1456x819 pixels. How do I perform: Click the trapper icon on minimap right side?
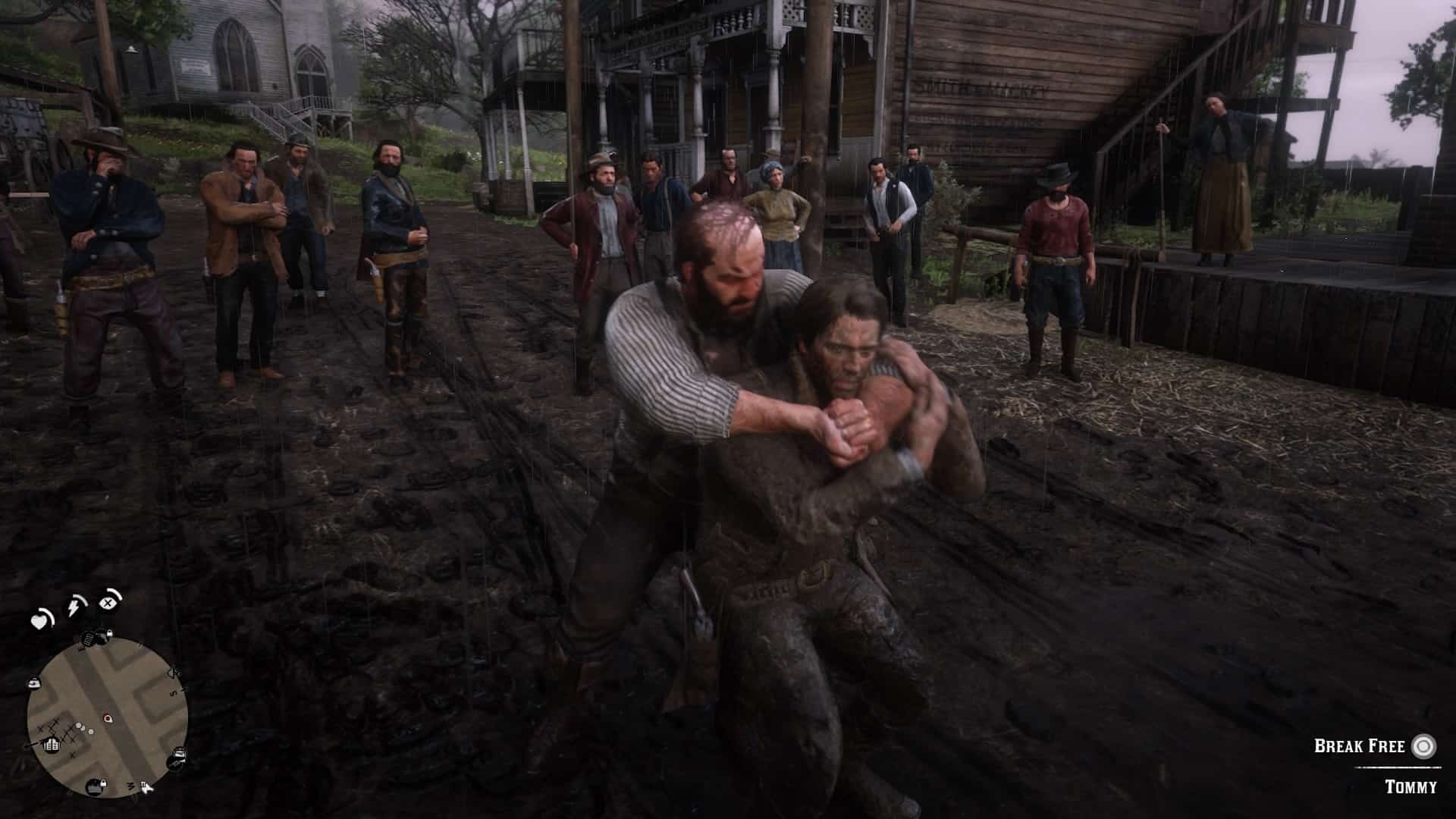179,756
